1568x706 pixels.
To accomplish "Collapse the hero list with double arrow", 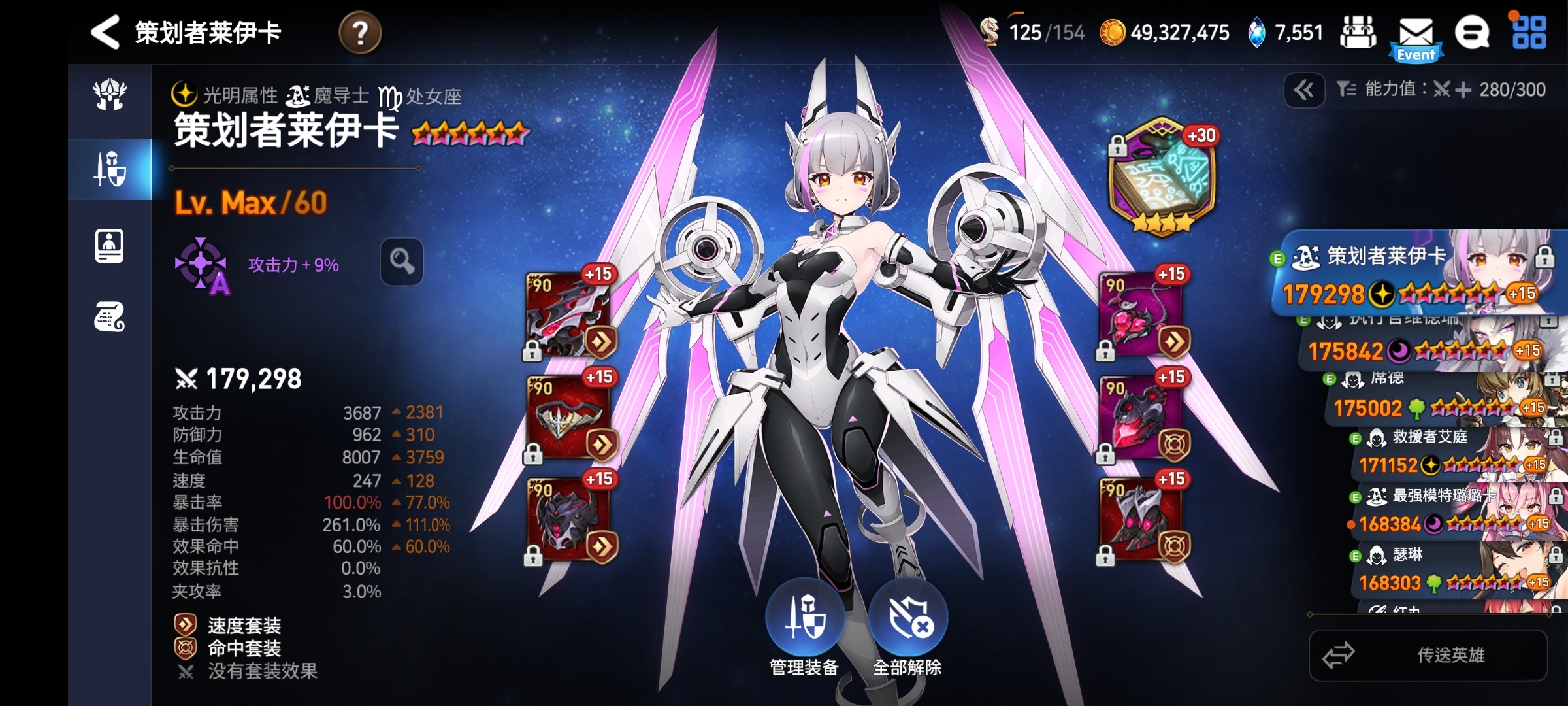I will coord(1304,90).
